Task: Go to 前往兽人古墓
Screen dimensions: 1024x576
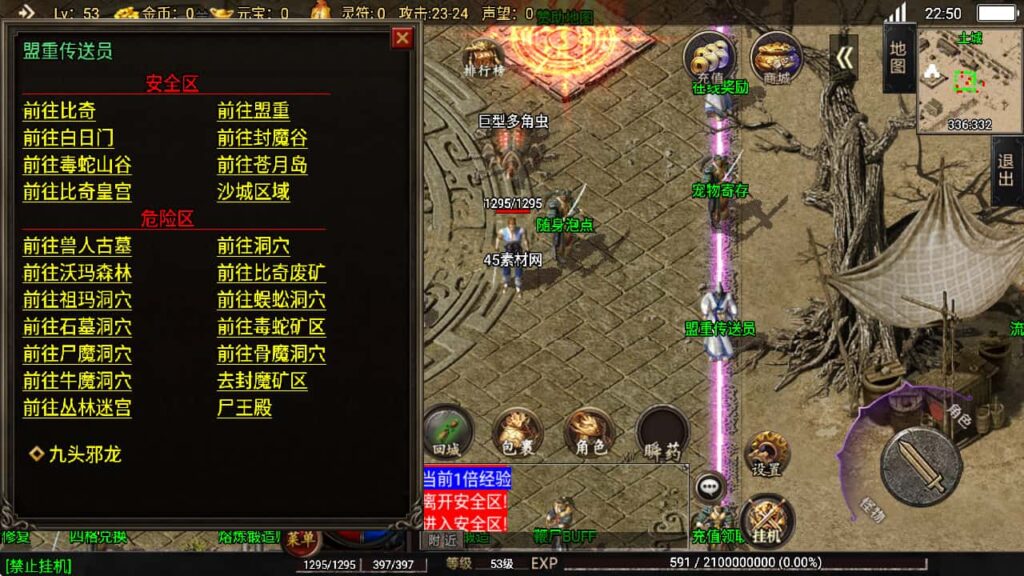Action: point(77,246)
